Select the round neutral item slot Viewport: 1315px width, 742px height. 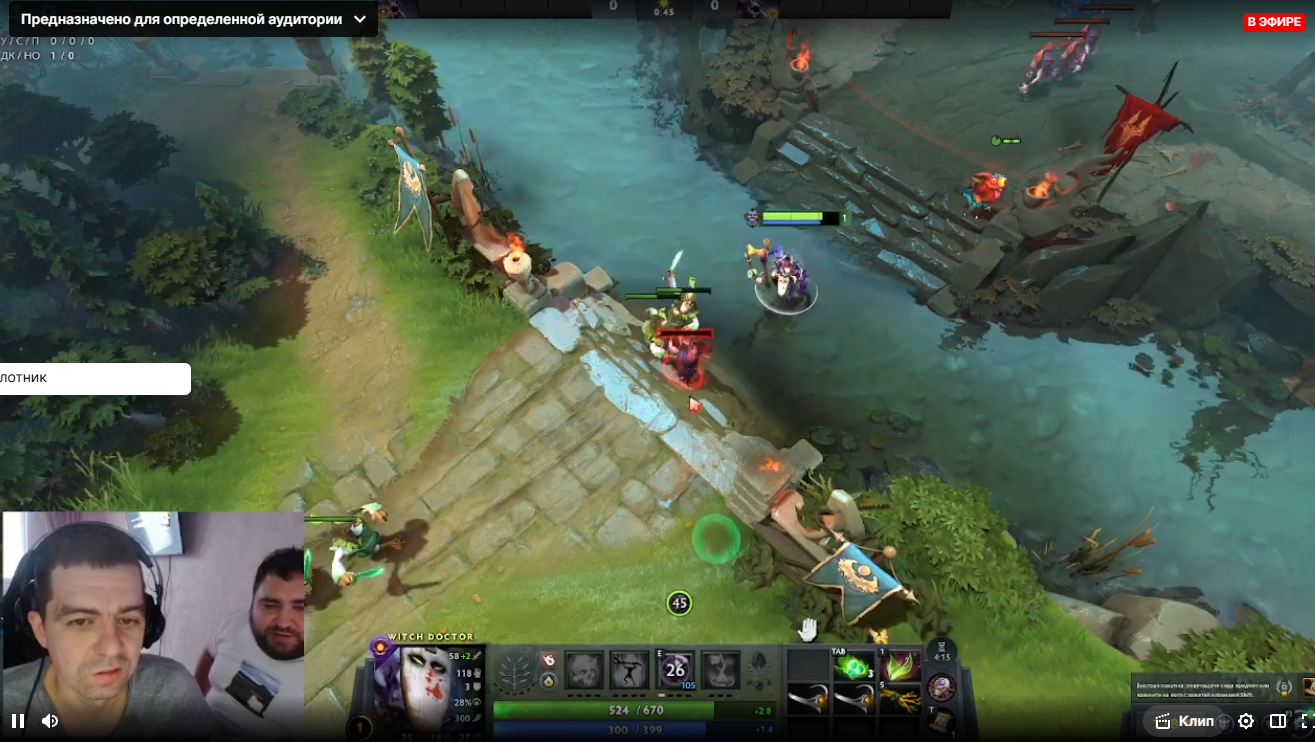(941, 687)
